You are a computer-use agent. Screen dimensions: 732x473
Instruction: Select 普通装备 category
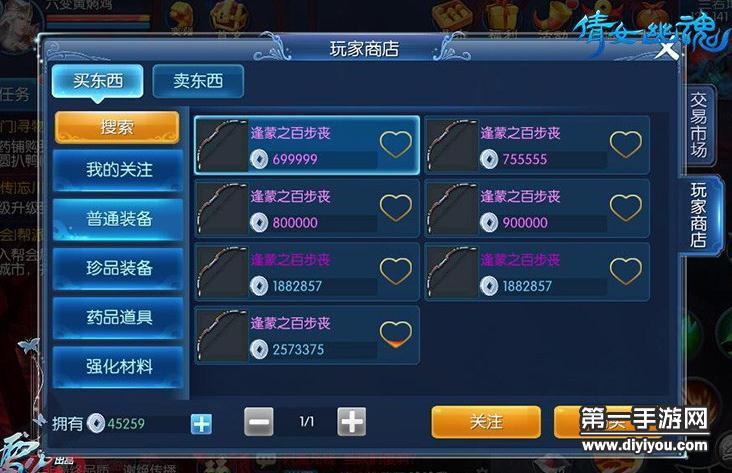(x=119, y=219)
